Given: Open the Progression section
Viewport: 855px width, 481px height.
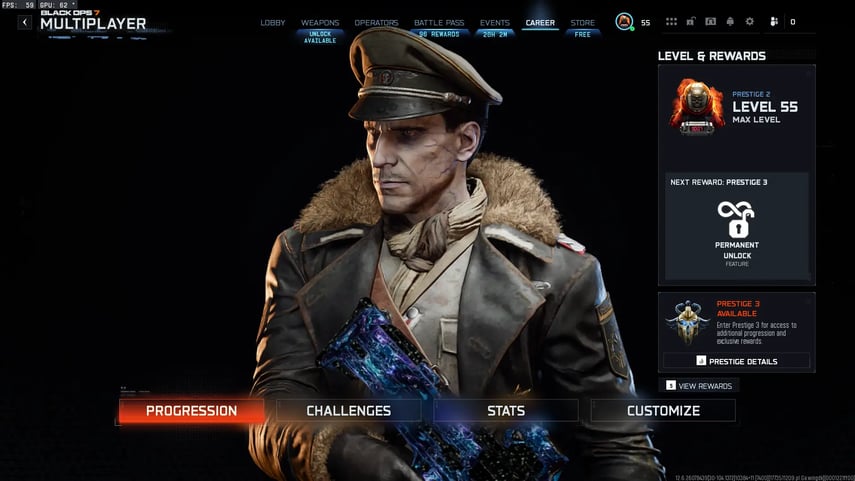Looking at the screenshot, I should coord(191,410).
